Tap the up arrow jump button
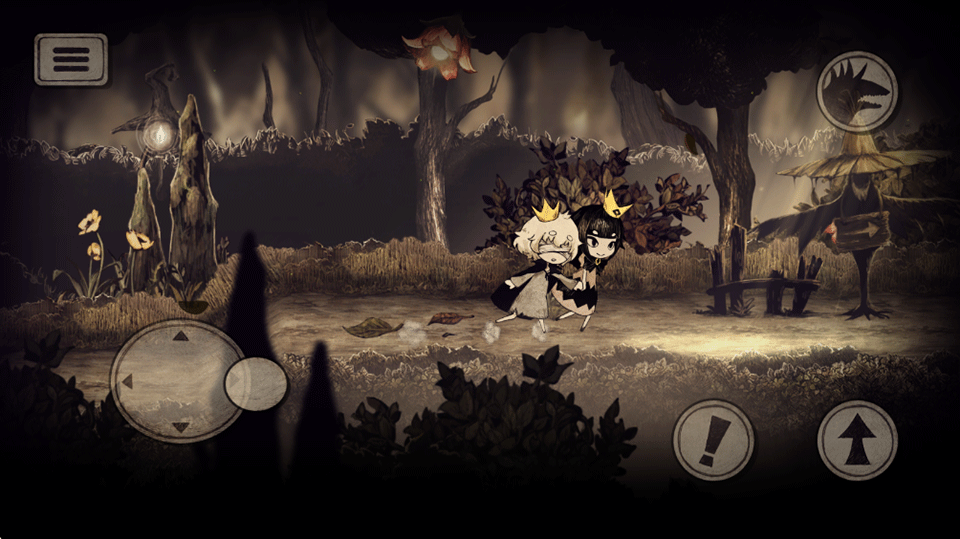Viewport: 960px width, 539px height. coord(857,440)
